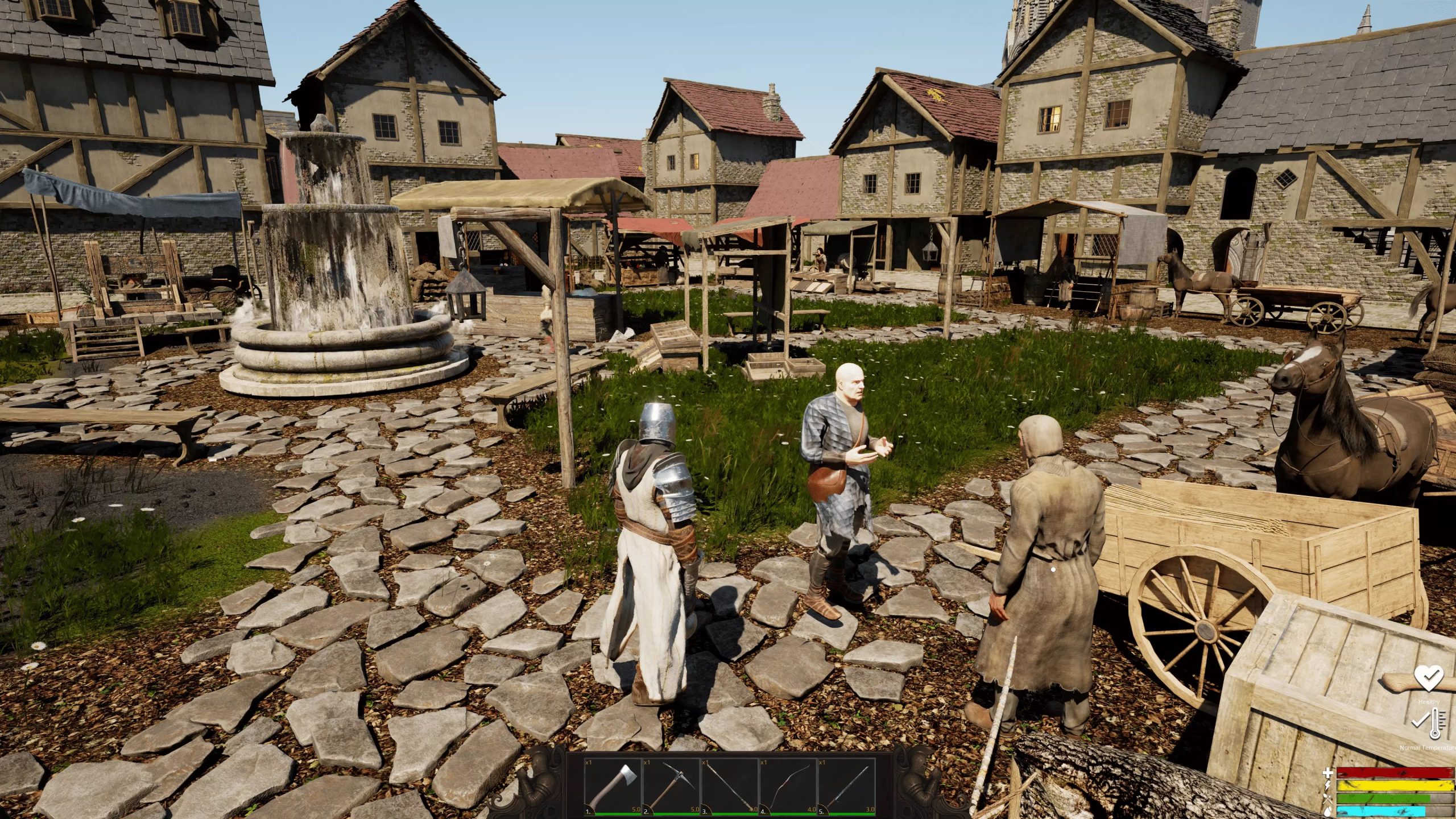Screen dimensions: 1456x819
Task: Click the Healthy heart status icon
Action: pos(1428,679)
